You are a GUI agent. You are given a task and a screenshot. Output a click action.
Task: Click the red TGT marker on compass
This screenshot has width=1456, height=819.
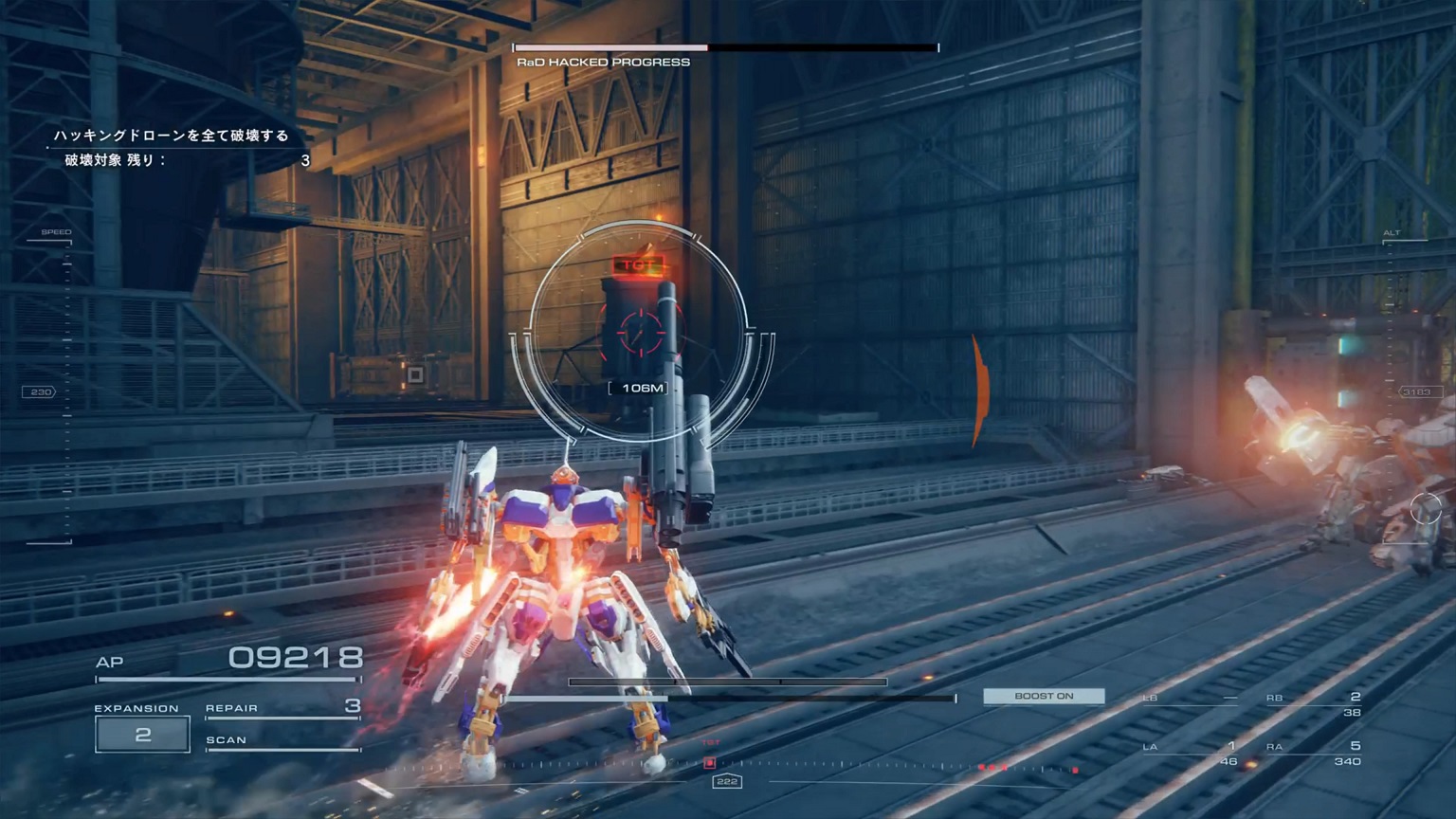point(710,762)
